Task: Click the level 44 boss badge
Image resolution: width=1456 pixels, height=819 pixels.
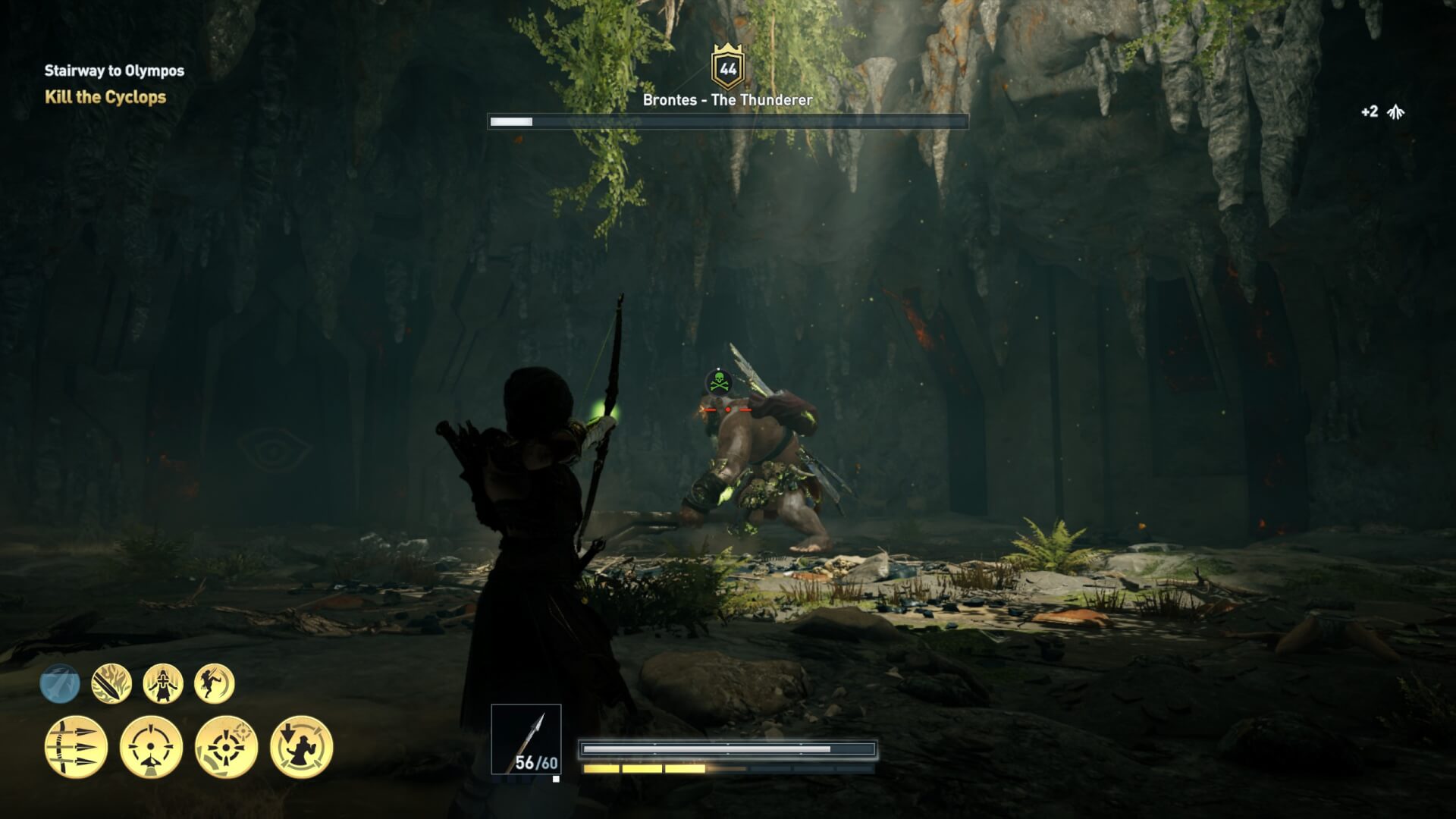Action: (728, 68)
